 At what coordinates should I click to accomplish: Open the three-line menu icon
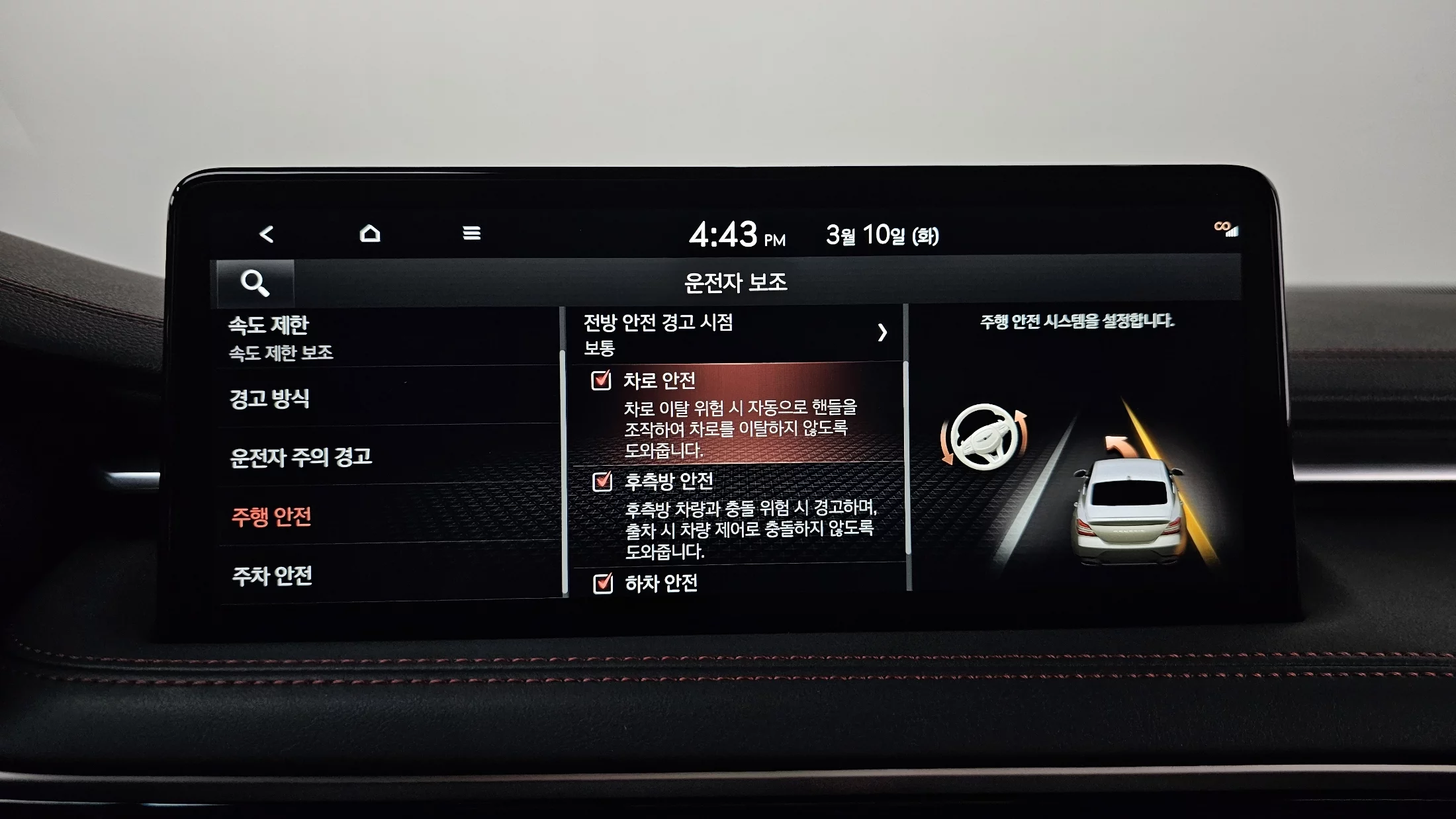point(471,234)
